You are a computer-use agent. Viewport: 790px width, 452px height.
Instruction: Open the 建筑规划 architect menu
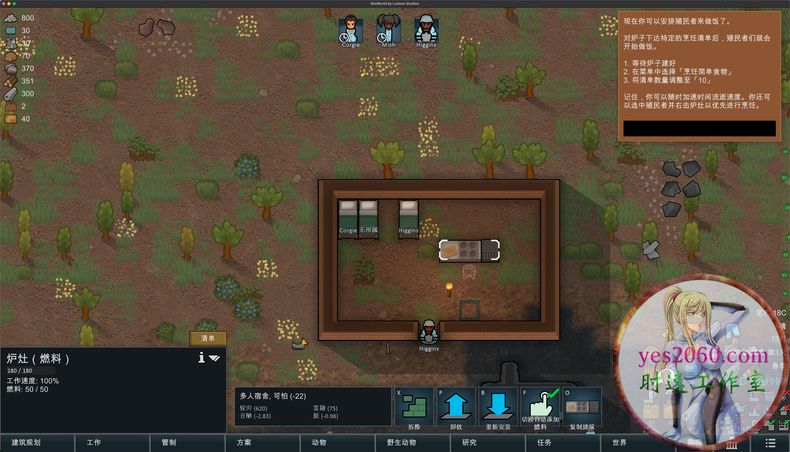point(27,442)
